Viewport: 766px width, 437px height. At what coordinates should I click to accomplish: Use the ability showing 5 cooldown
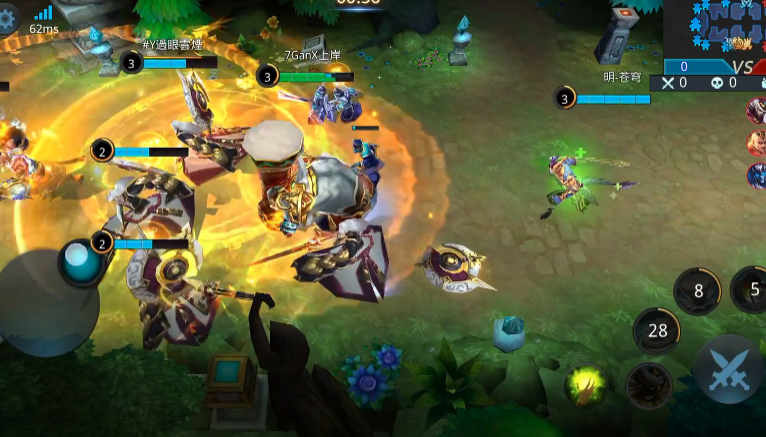752,292
